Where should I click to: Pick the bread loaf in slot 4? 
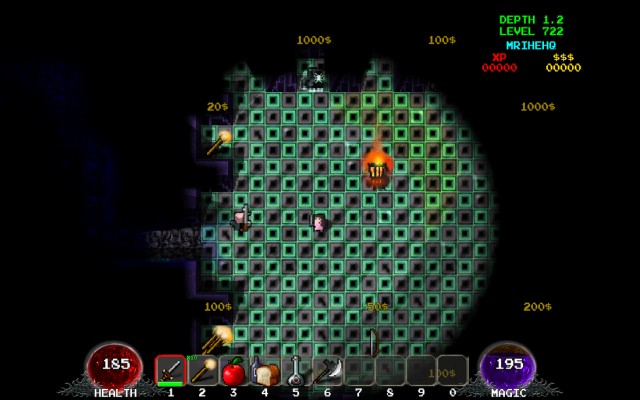265,372
